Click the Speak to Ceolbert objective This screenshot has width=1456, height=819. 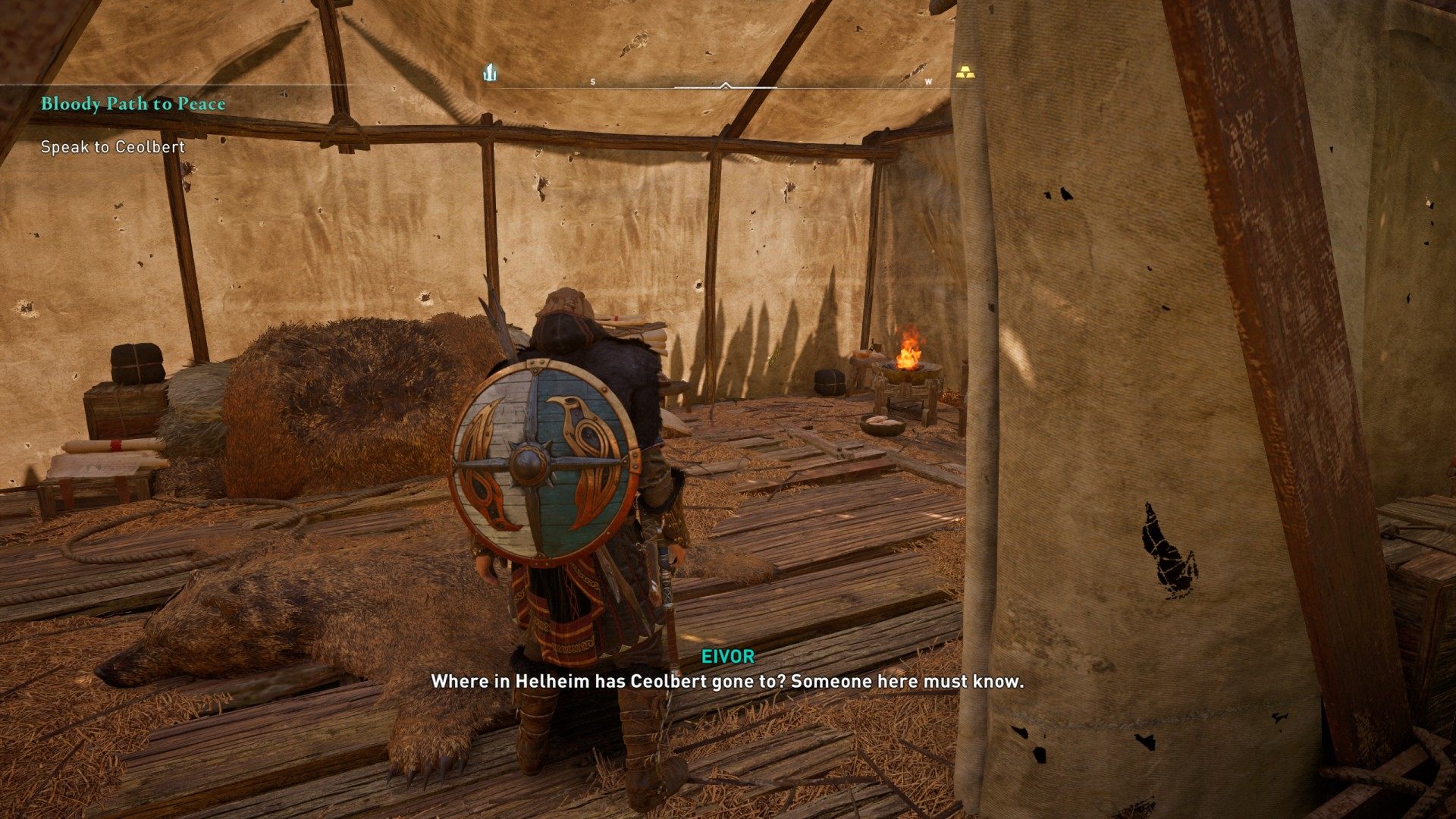click(x=113, y=147)
